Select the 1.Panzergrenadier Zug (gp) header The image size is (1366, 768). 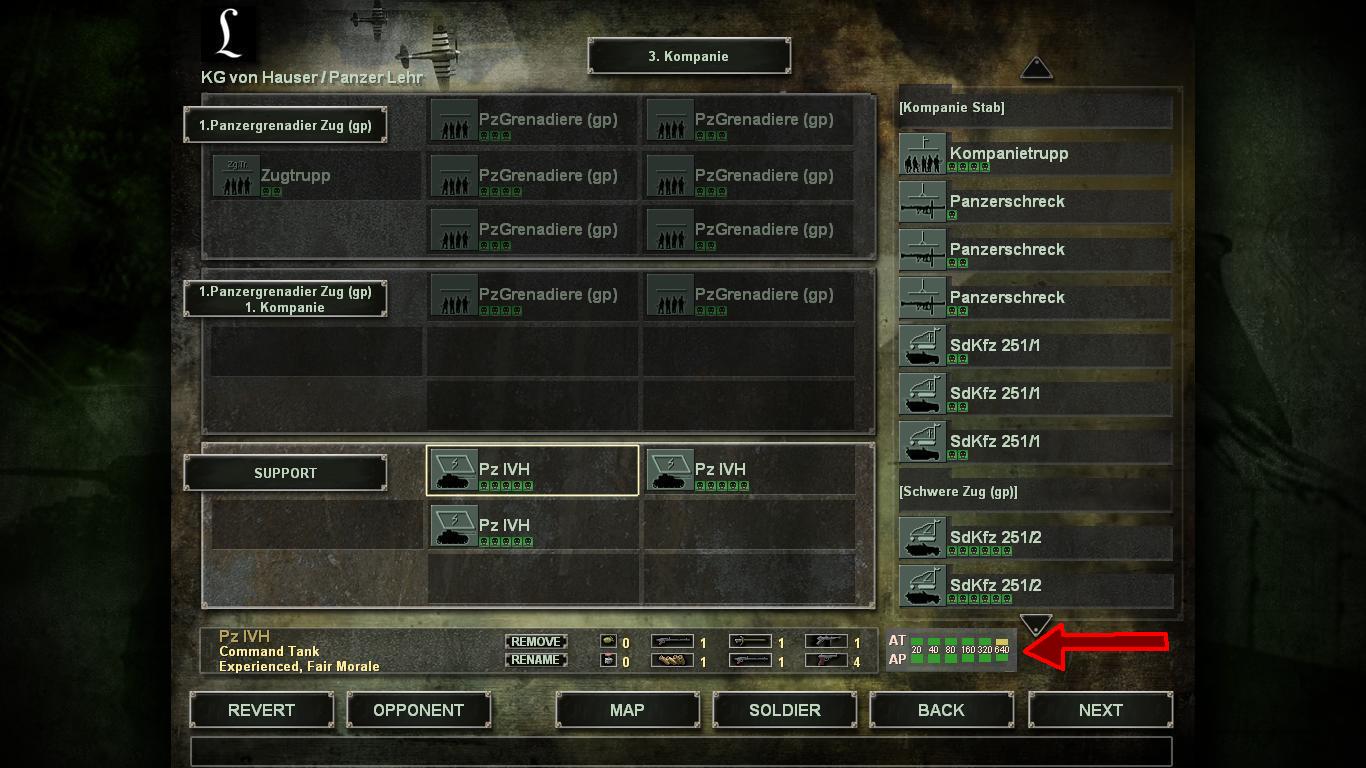(284, 124)
